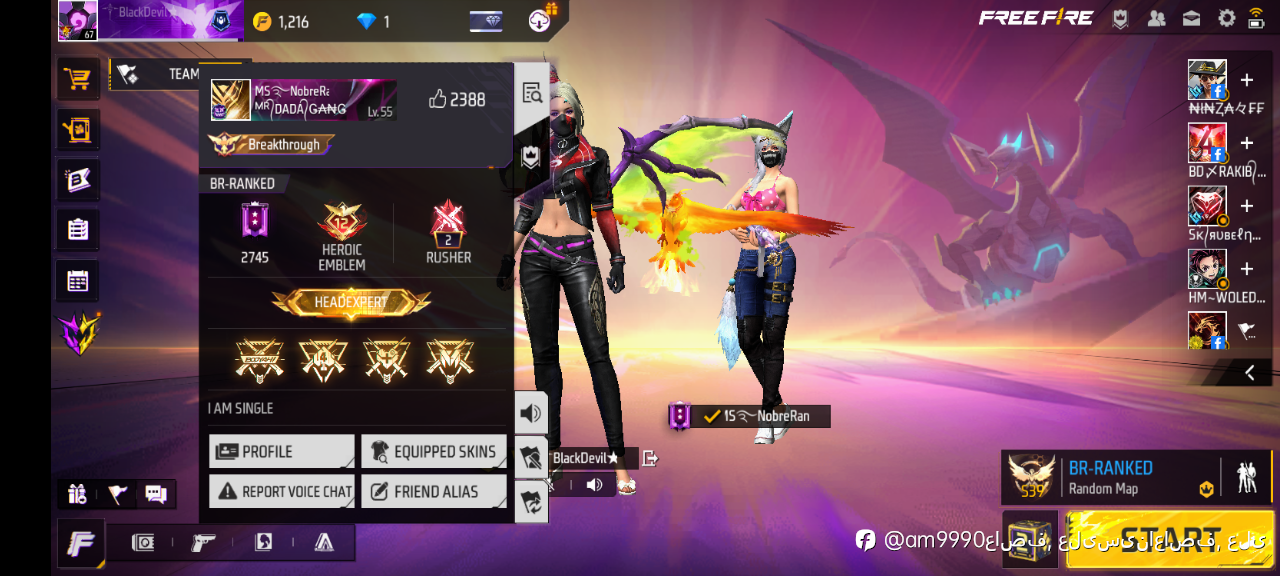Open the PROFILE button
This screenshot has width=1280, height=576.
(x=281, y=451)
